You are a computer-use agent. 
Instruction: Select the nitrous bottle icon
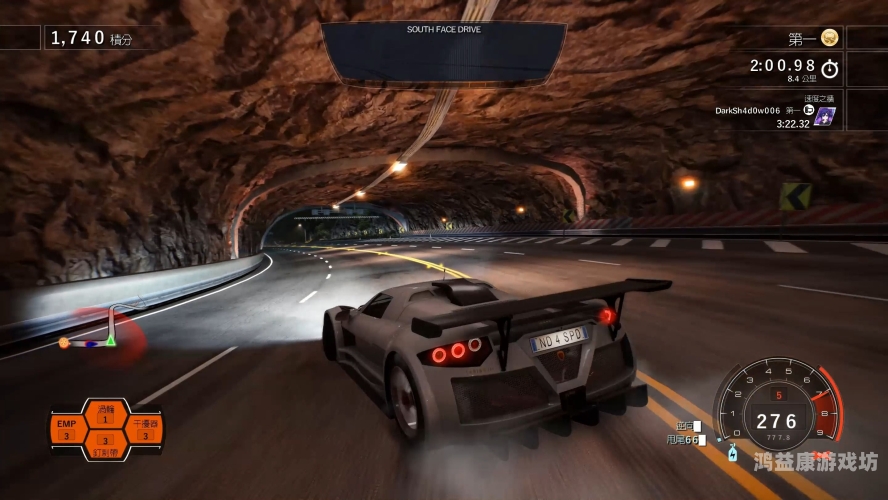732,454
